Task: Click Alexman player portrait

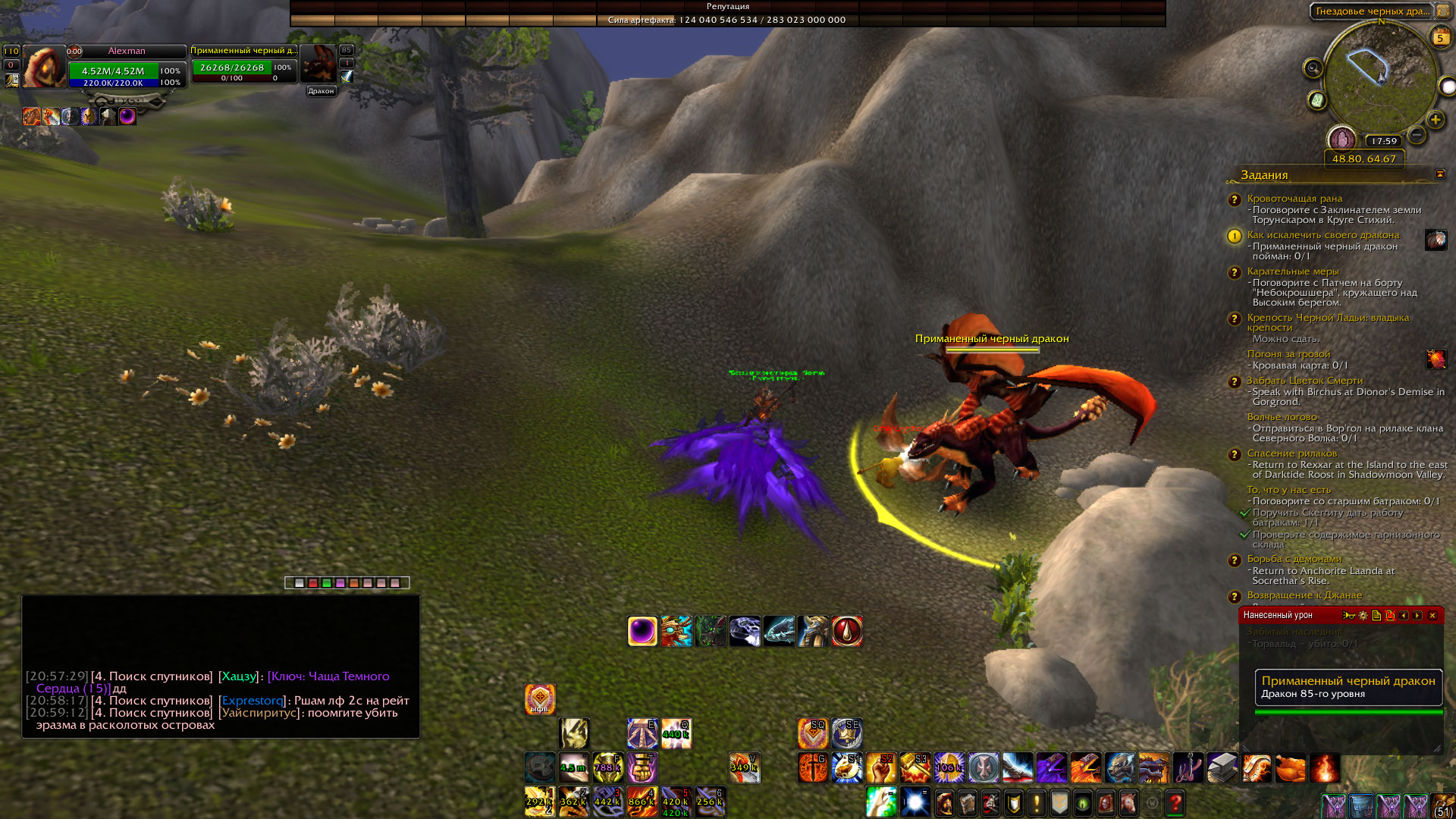Action: [x=44, y=67]
